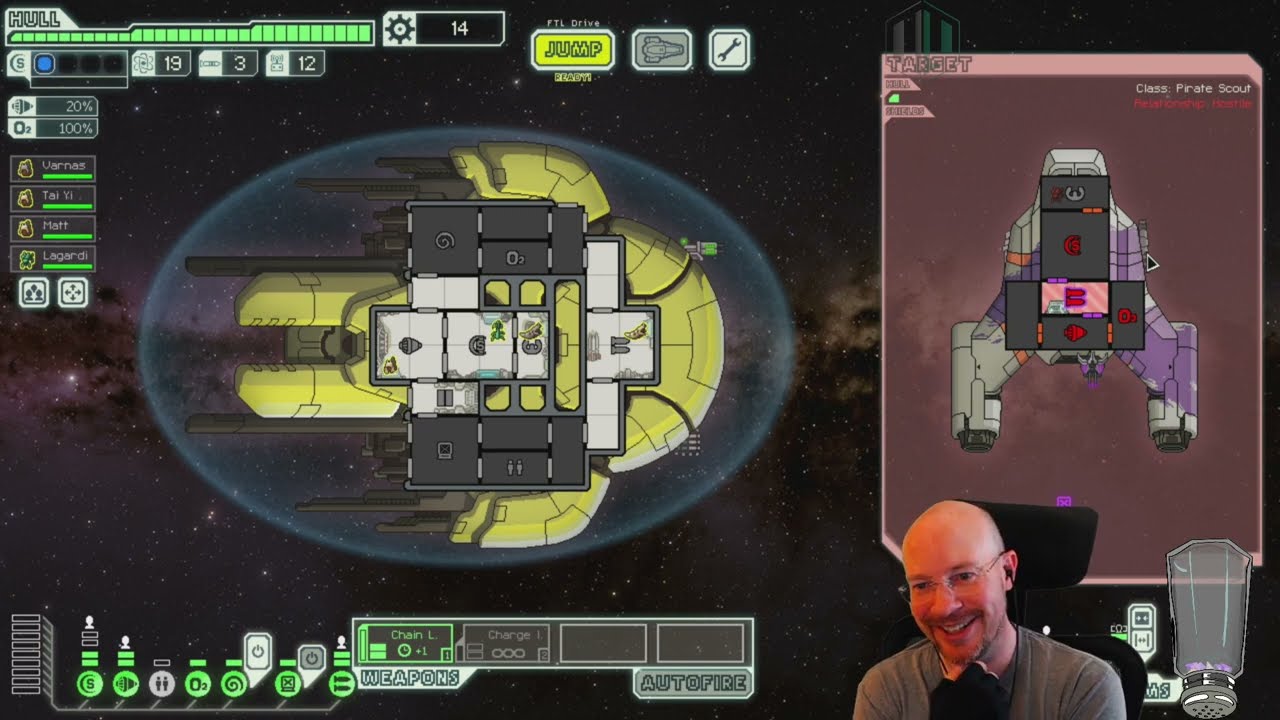Add power to the shields system
Viewport: 1280px width, 720px height.
pyautogui.click(x=90, y=684)
